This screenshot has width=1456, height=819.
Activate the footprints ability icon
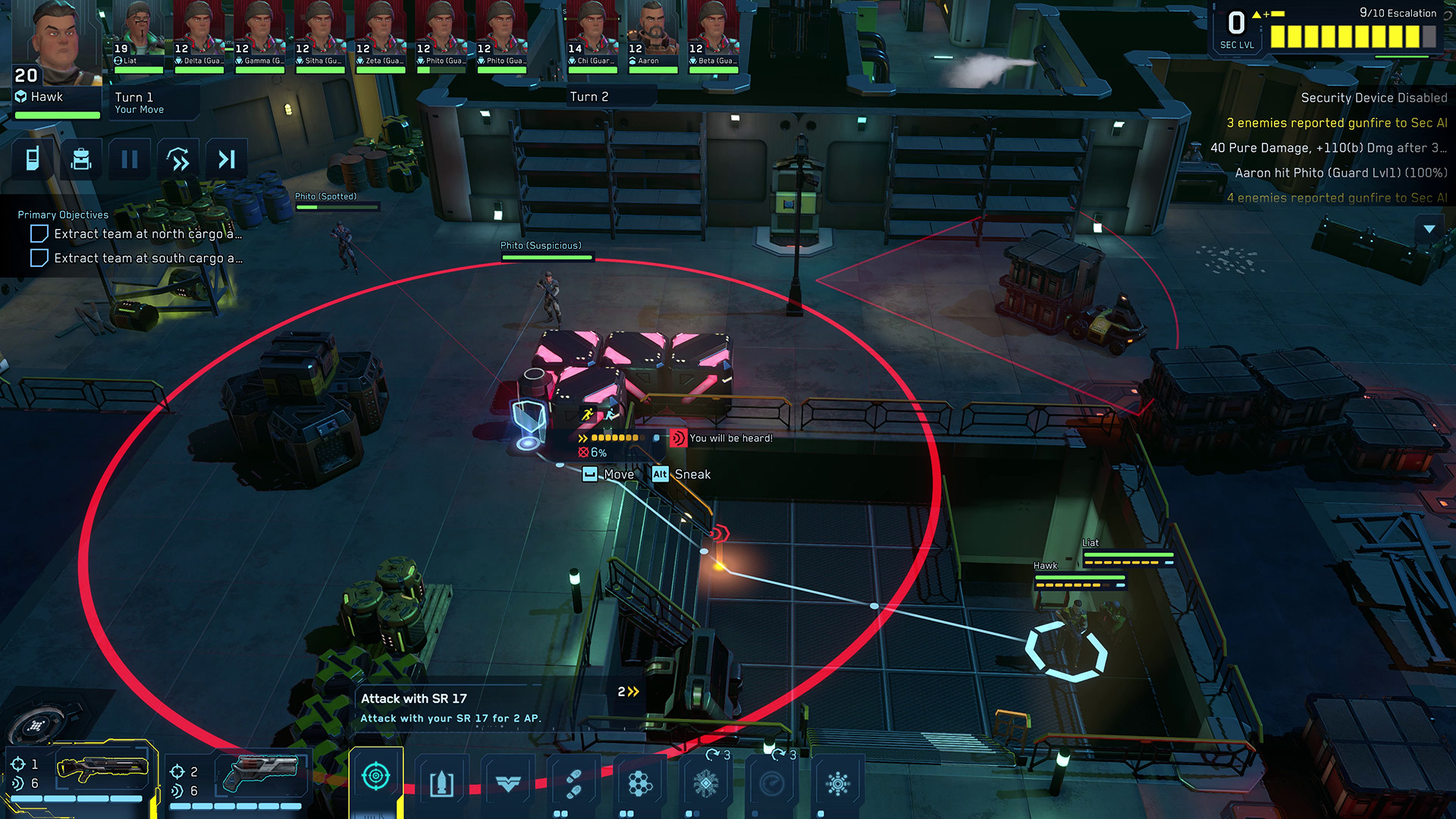click(x=574, y=783)
